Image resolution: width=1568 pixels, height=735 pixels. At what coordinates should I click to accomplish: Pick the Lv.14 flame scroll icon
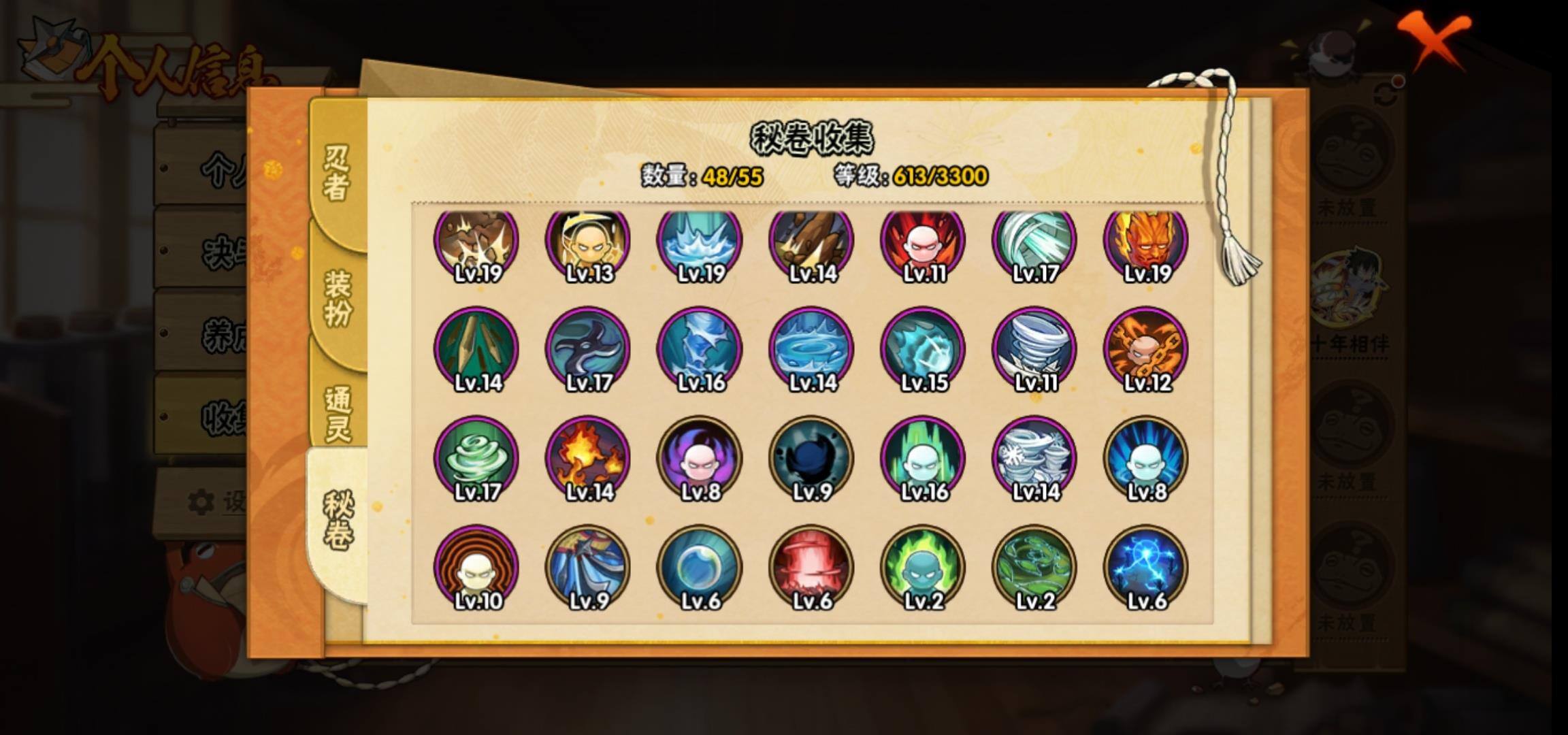tap(588, 457)
